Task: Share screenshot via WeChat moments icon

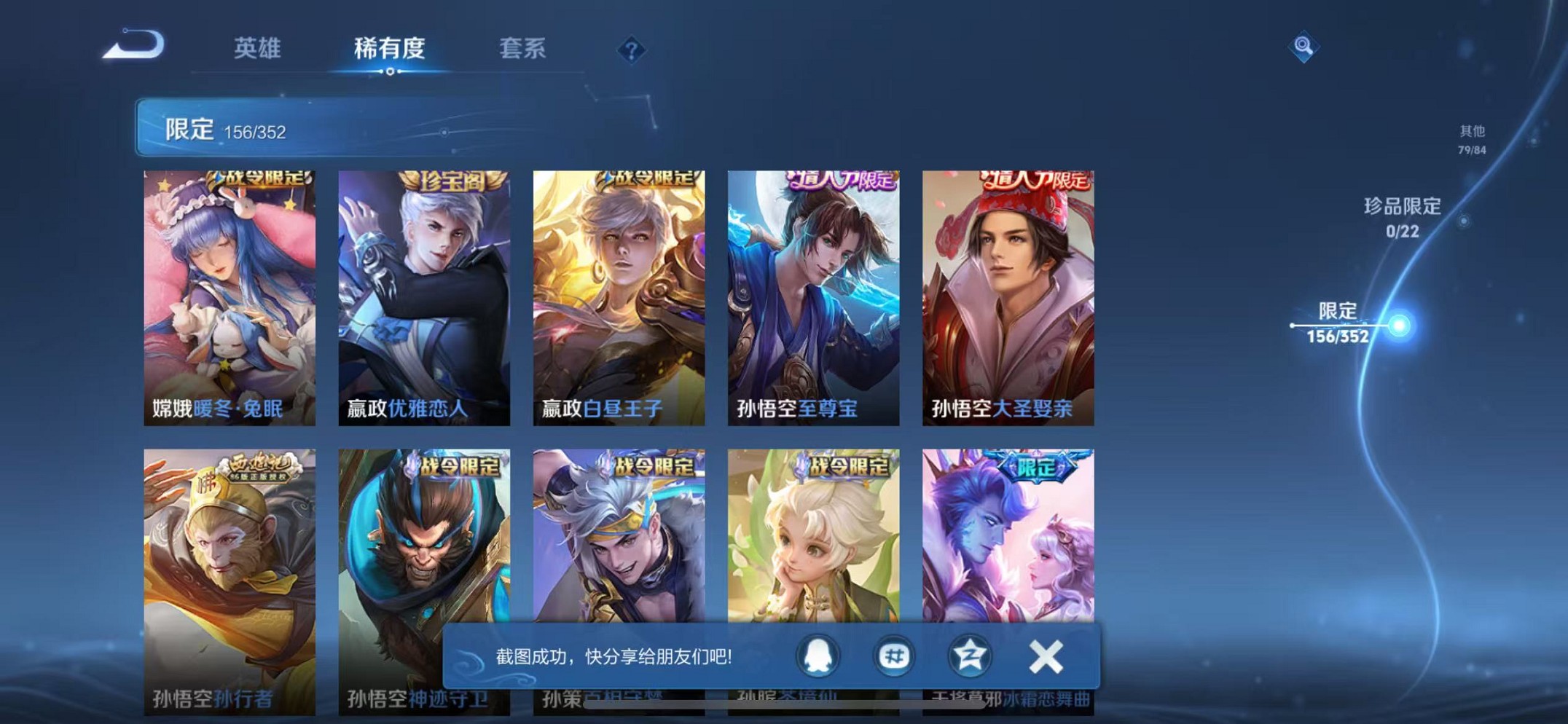Action: click(x=893, y=656)
